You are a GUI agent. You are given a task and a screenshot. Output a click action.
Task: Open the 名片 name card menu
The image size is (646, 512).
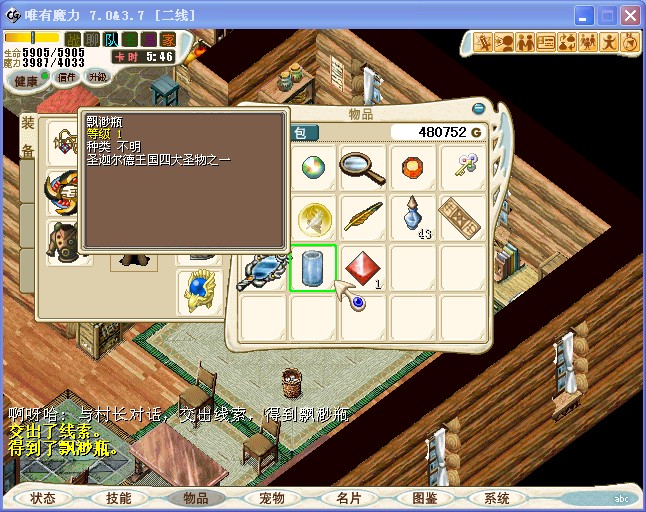[x=348, y=497]
